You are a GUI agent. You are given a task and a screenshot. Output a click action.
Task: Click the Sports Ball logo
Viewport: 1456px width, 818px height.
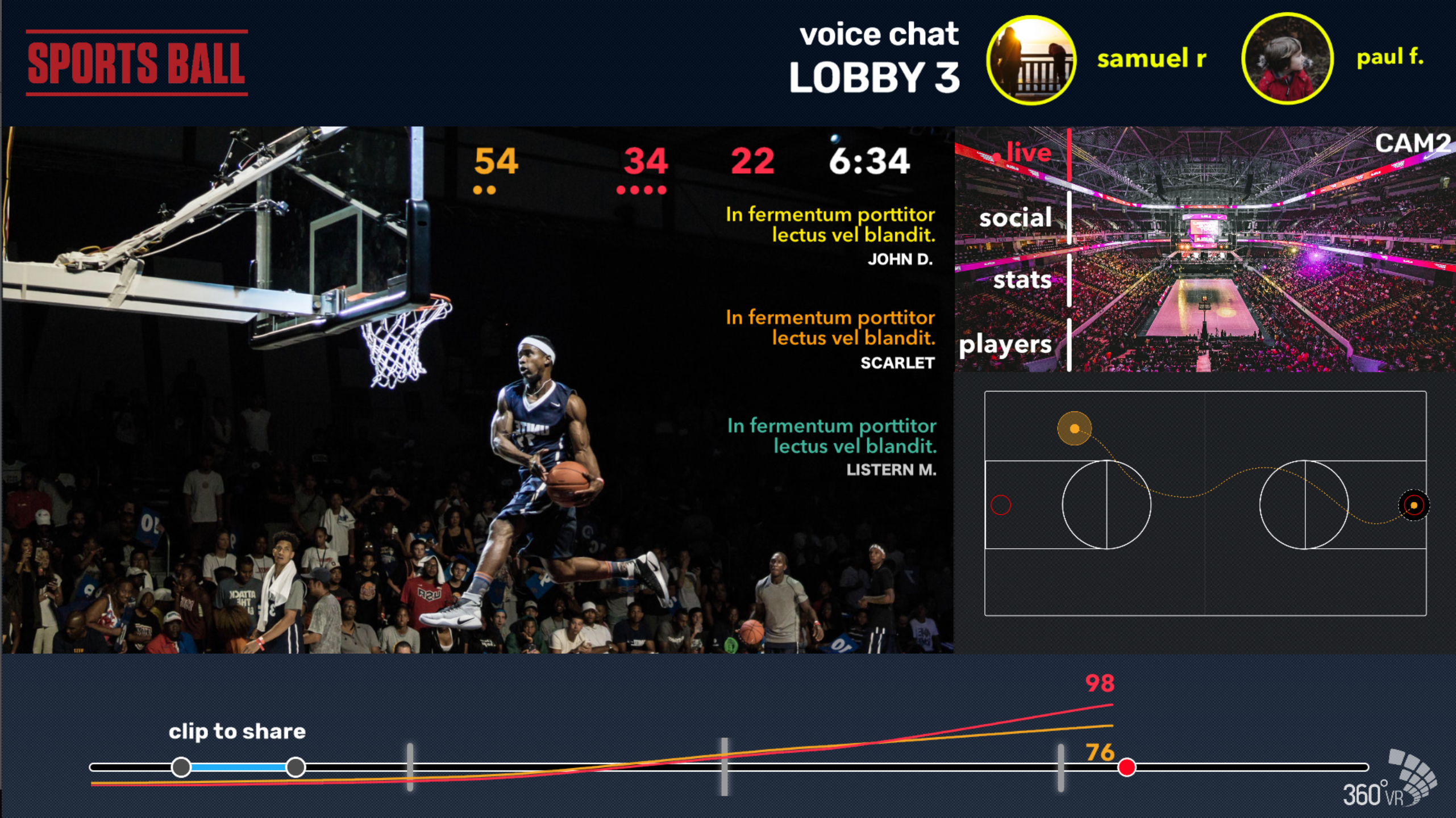click(136, 62)
